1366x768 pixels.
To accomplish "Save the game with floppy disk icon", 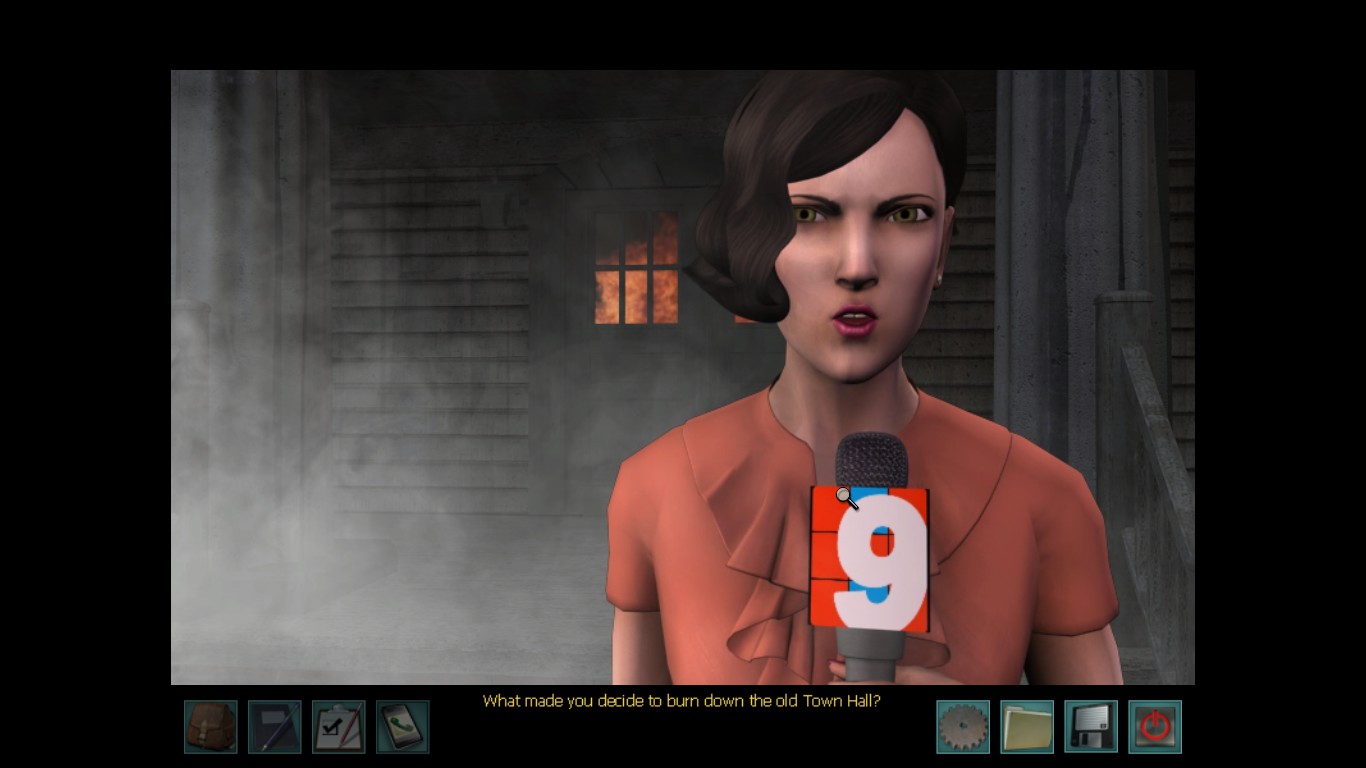I will click(x=1091, y=727).
